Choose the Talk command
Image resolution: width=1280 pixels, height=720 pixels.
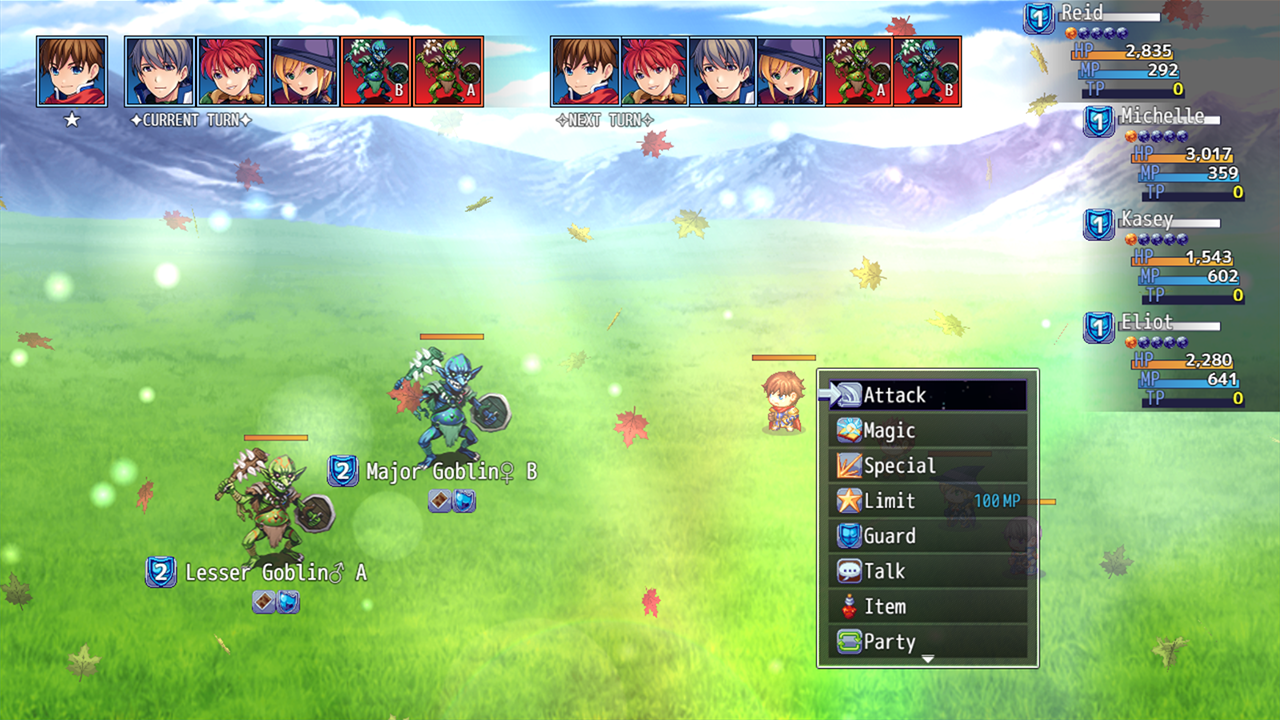pyautogui.click(x=927, y=571)
